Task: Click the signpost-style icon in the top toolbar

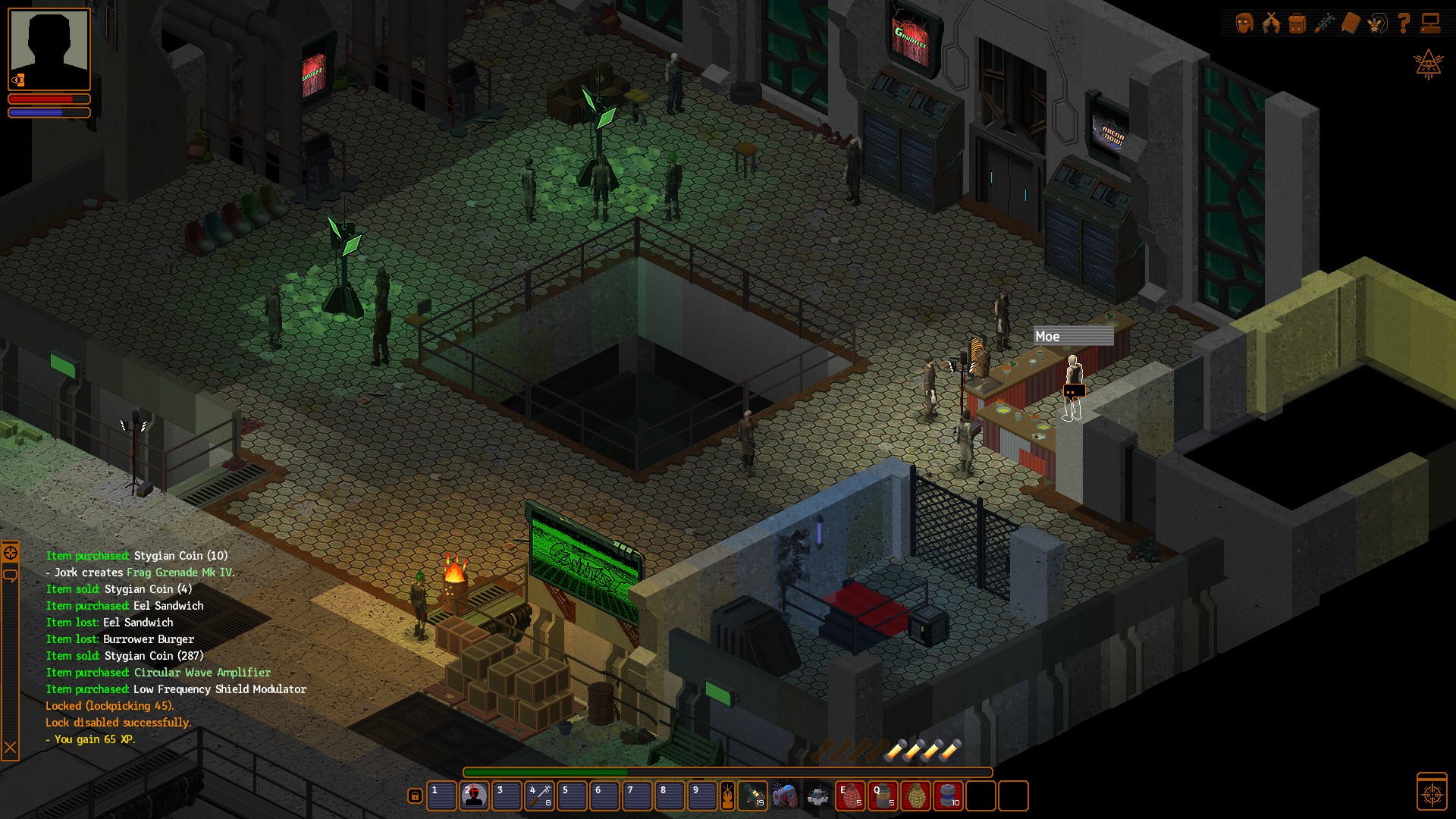Action: (1325, 24)
